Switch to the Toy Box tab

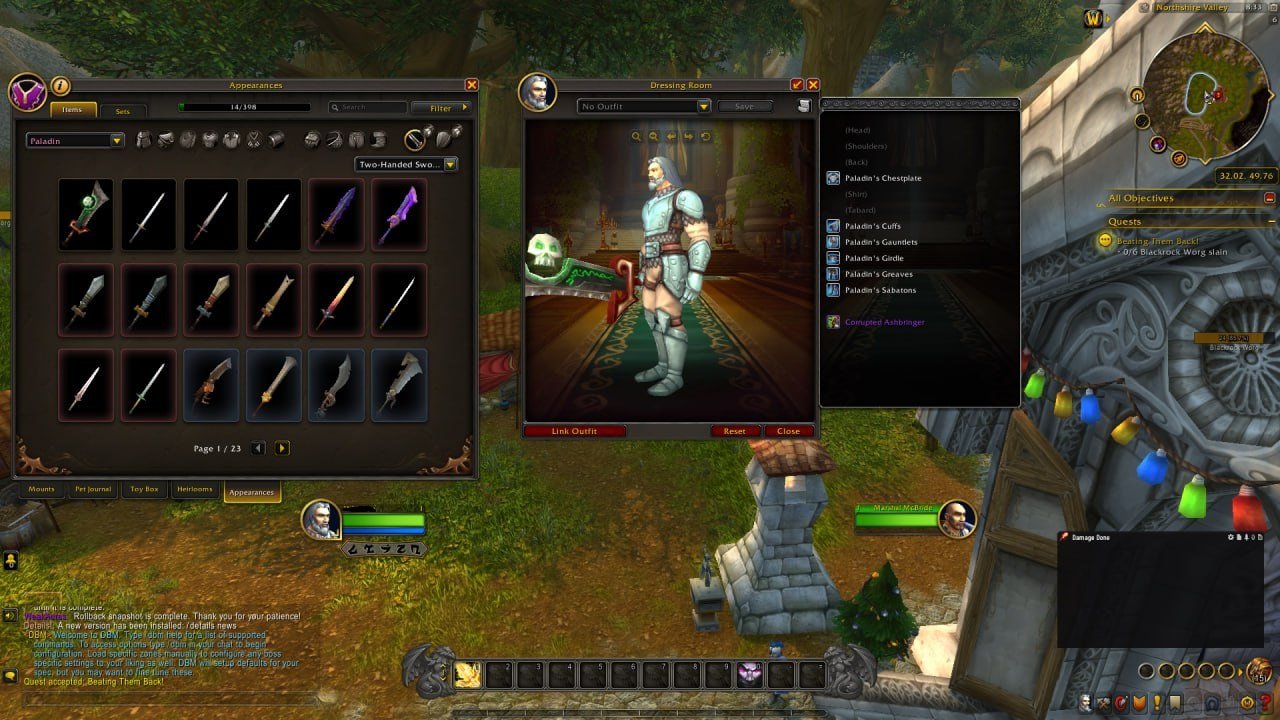(144, 490)
